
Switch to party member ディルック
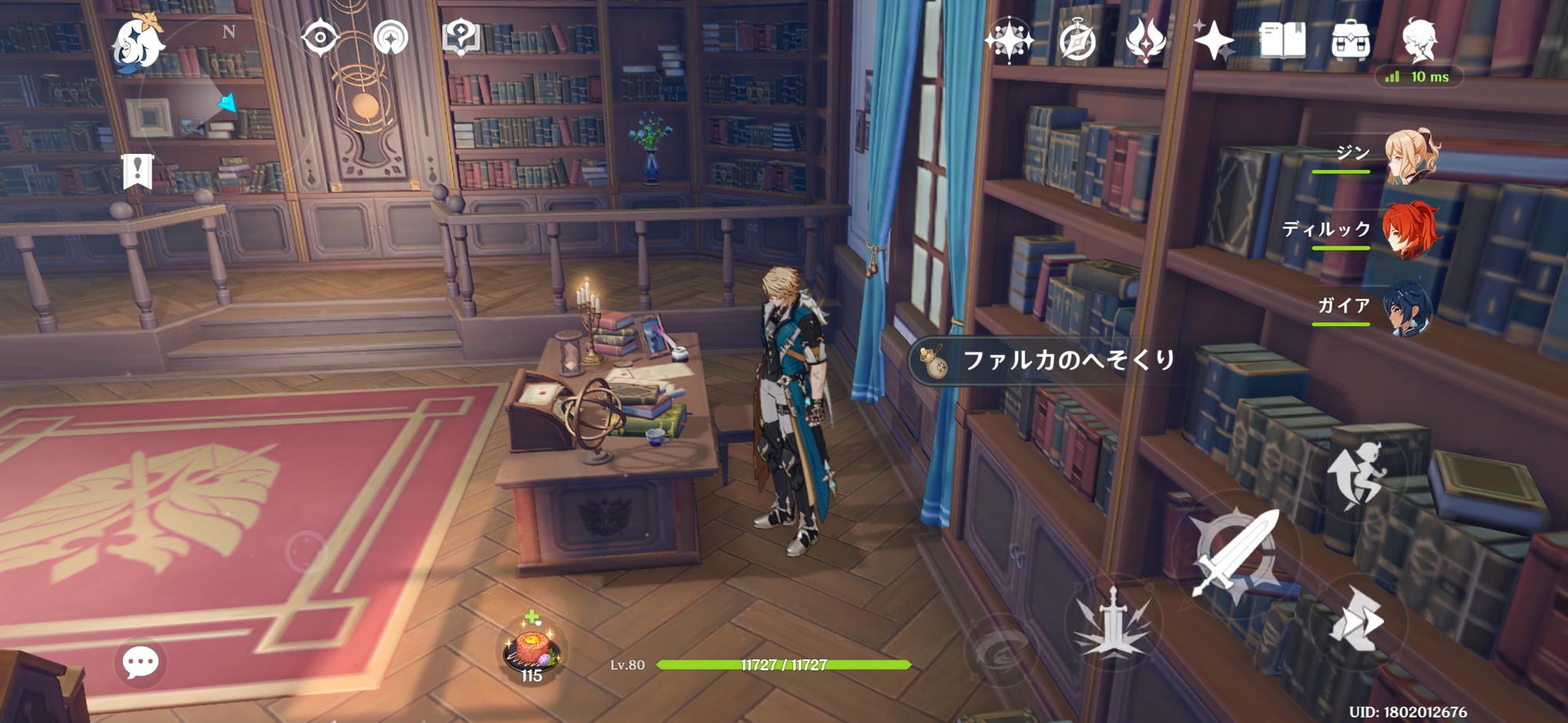(1410, 231)
